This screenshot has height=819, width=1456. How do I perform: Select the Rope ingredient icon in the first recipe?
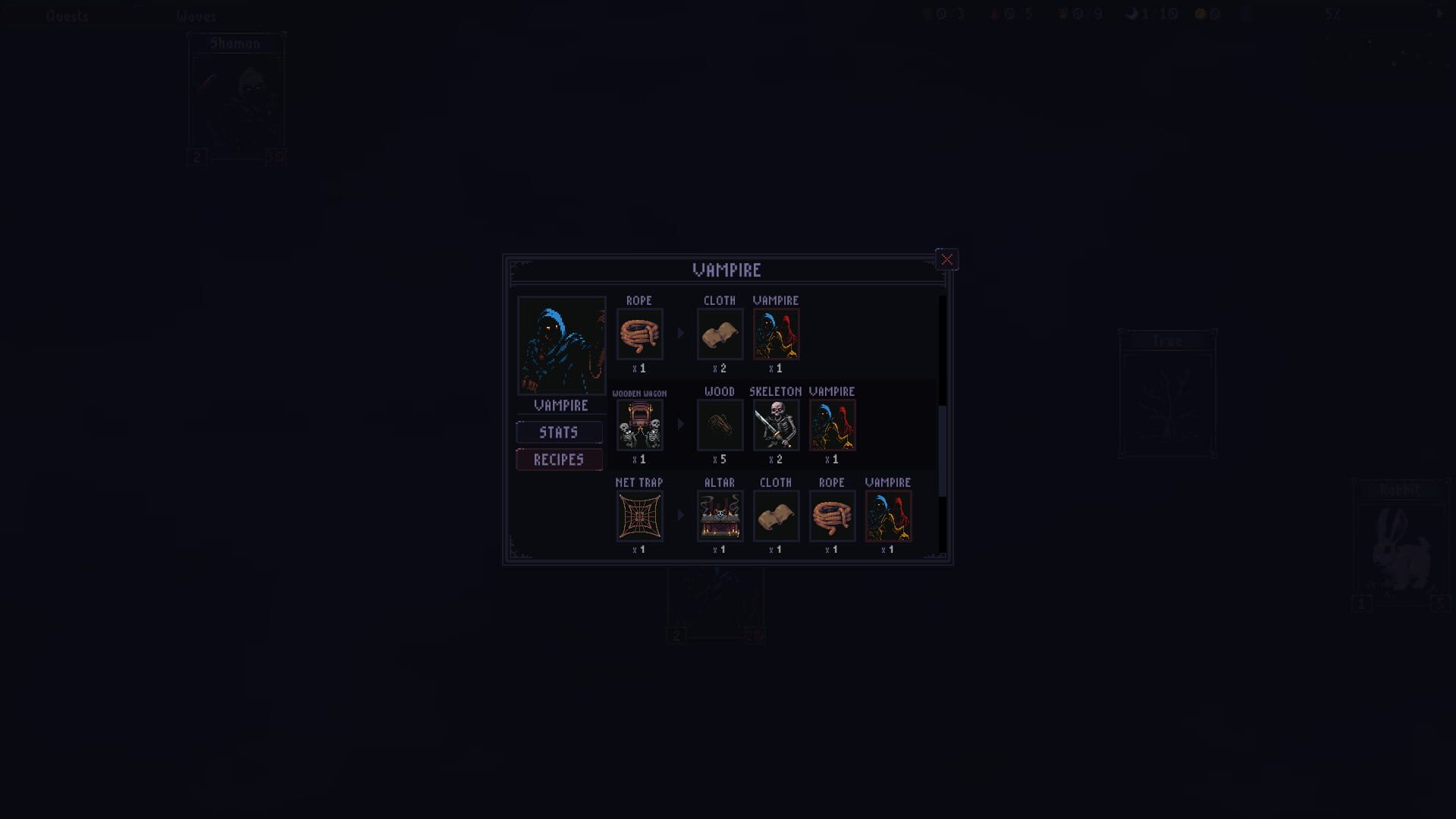(x=639, y=334)
